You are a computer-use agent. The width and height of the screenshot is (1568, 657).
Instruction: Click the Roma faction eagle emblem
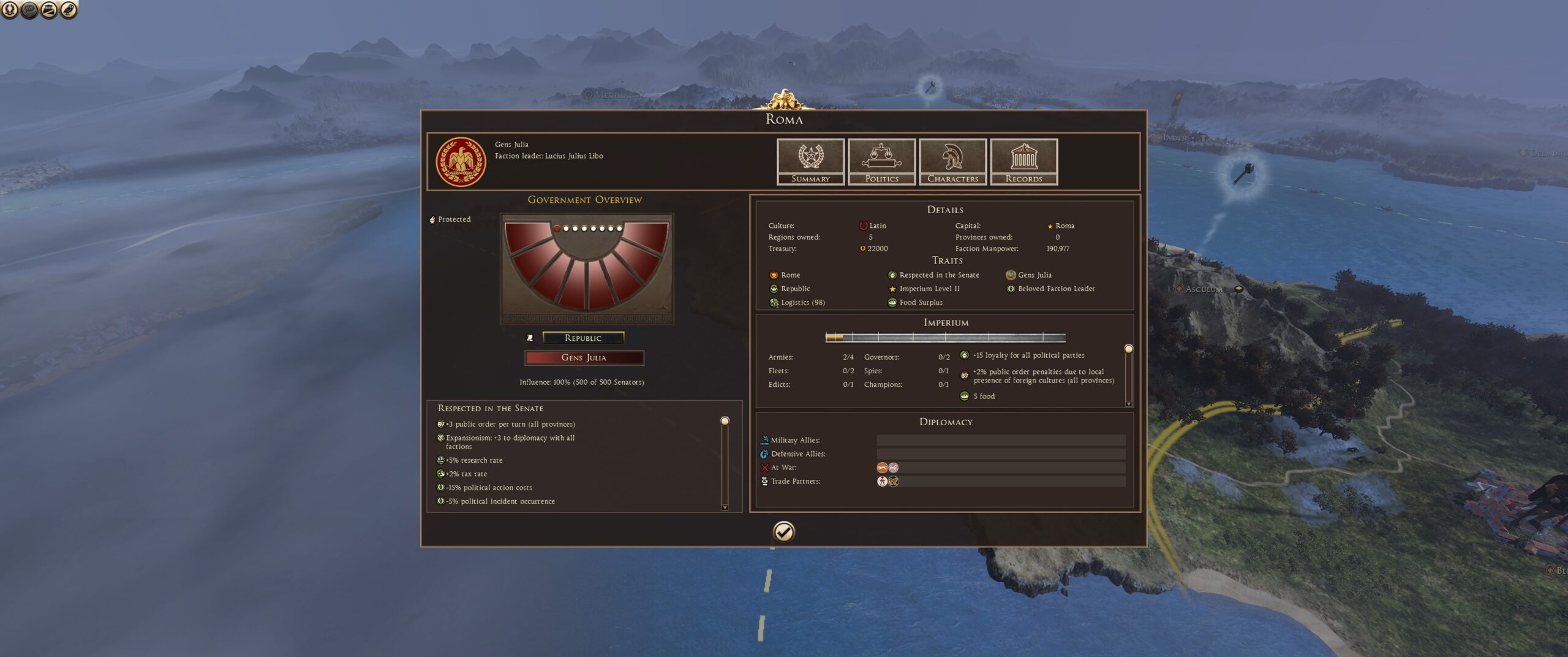(x=461, y=162)
